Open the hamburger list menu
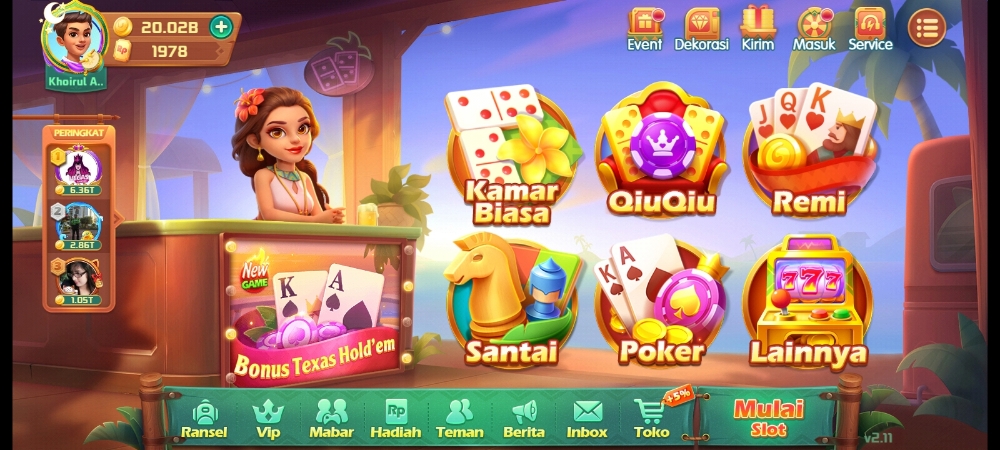The width and height of the screenshot is (1000, 450). point(926,28)
